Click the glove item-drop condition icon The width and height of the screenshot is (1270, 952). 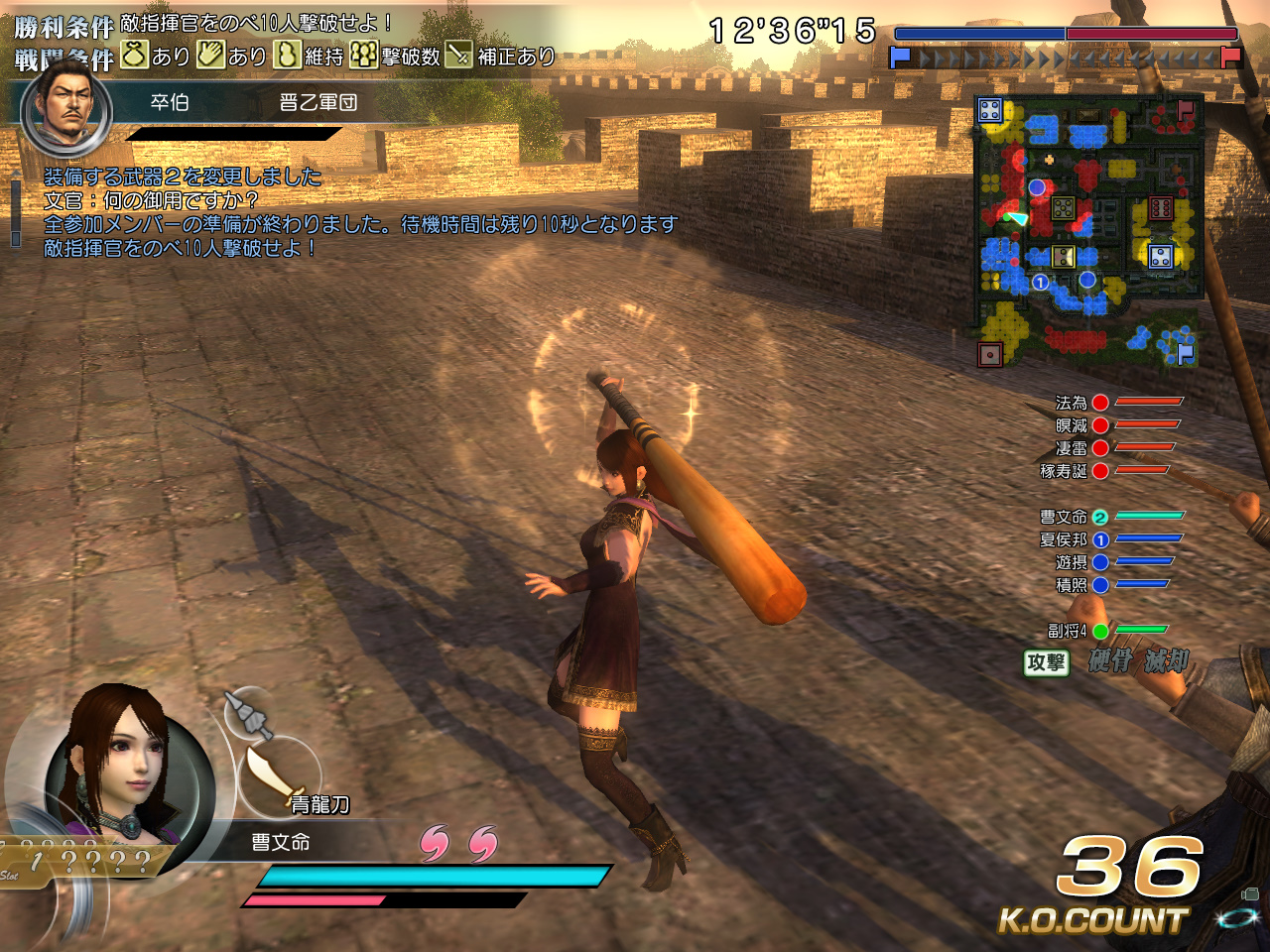[x=210, y=57]
